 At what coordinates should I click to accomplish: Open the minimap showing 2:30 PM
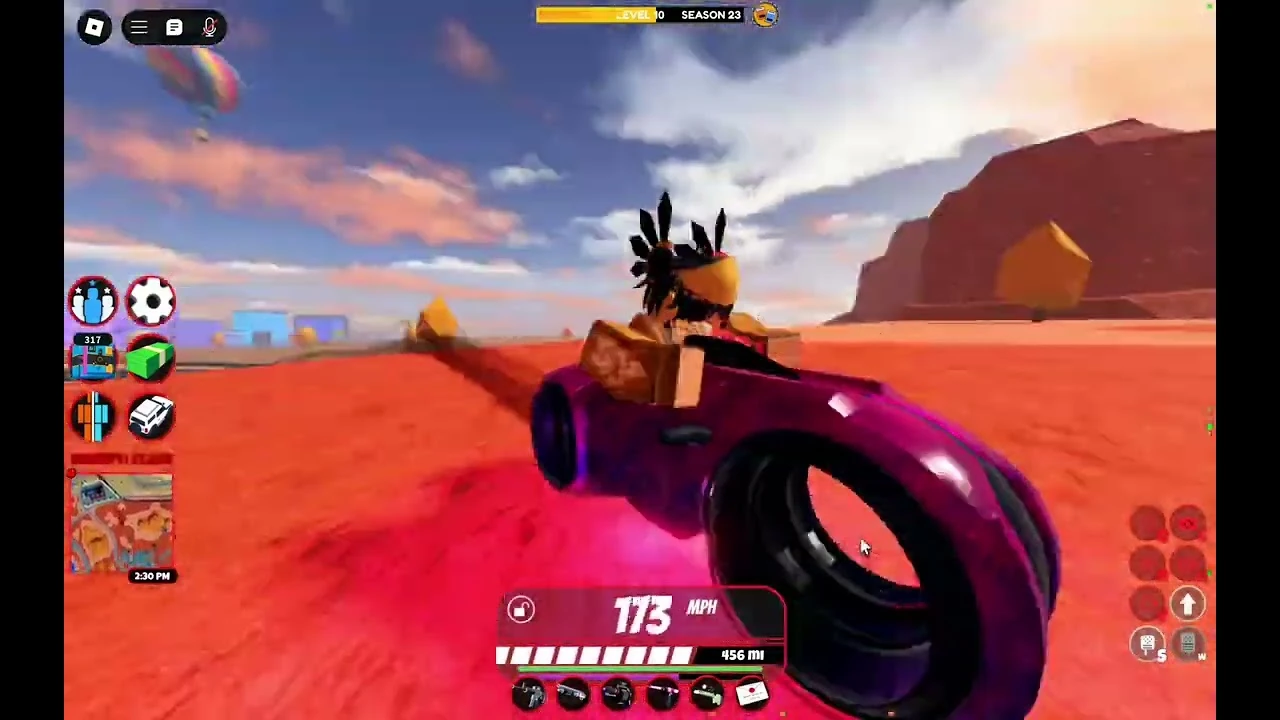pos(121,520)
